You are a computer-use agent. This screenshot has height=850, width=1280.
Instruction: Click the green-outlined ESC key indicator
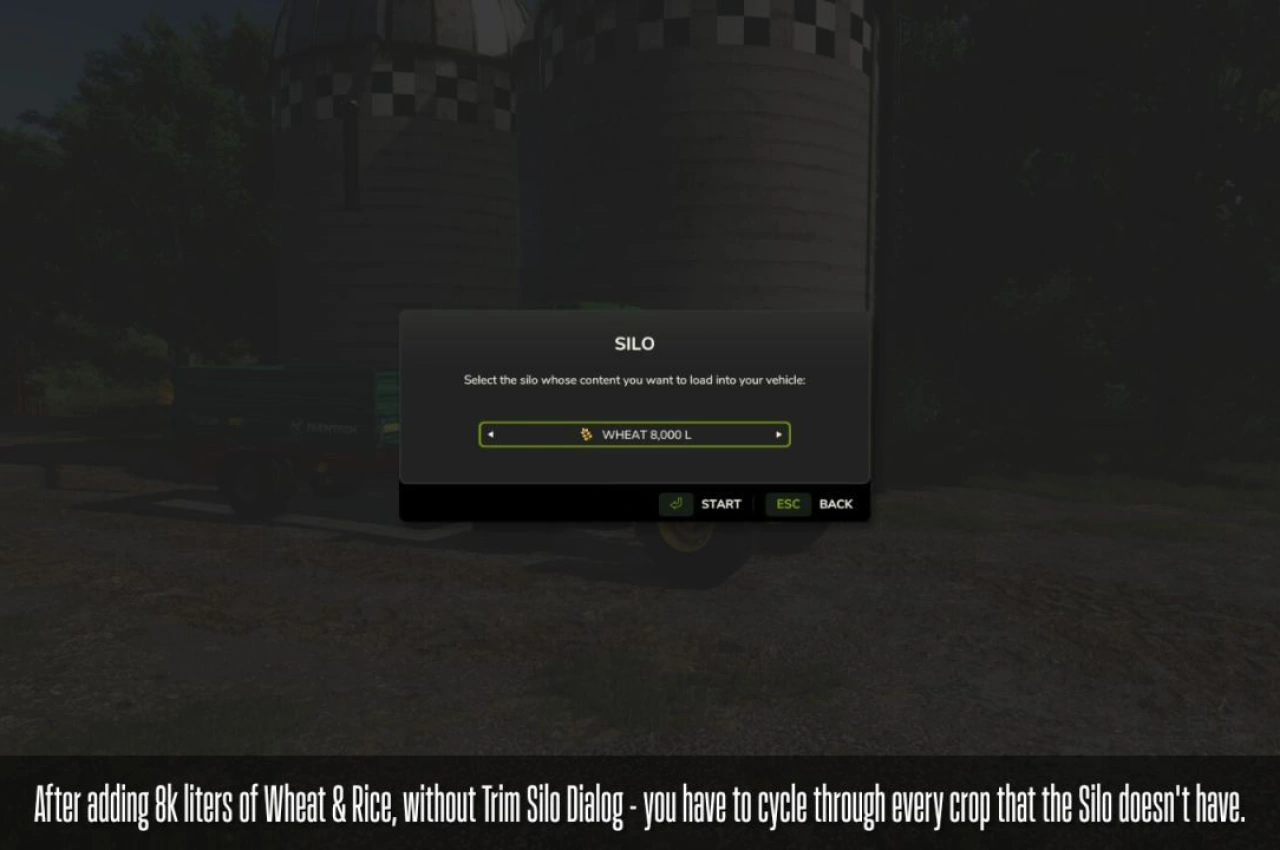tap(787, 505)
